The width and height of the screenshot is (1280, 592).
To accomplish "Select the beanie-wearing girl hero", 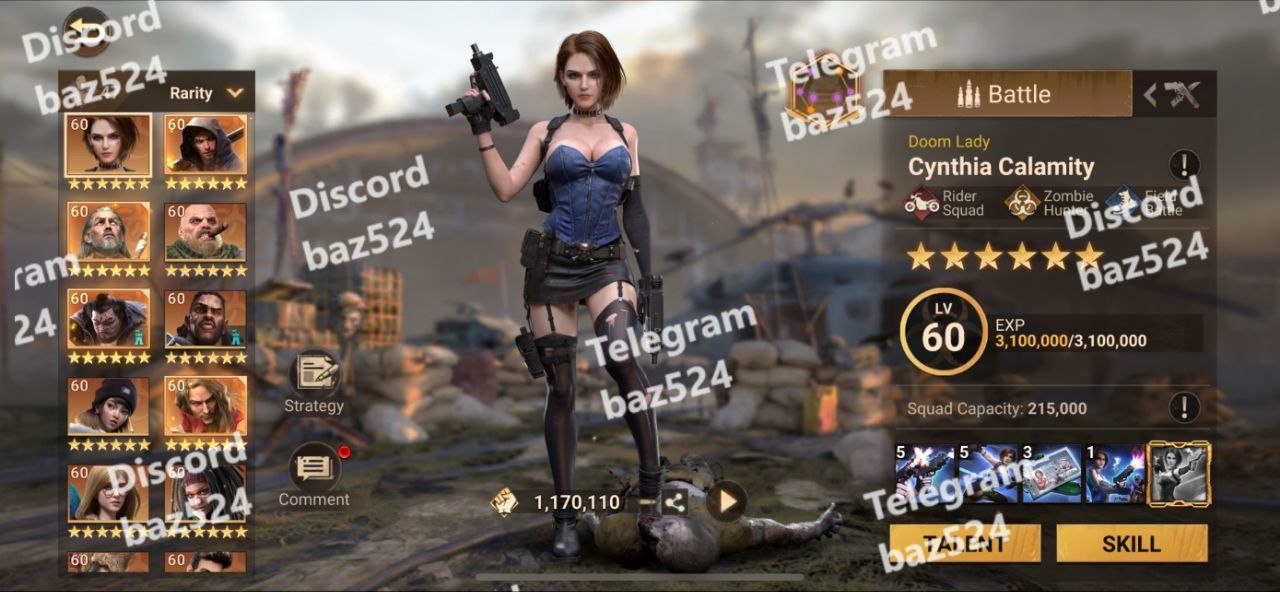I will tap(108, 406).
